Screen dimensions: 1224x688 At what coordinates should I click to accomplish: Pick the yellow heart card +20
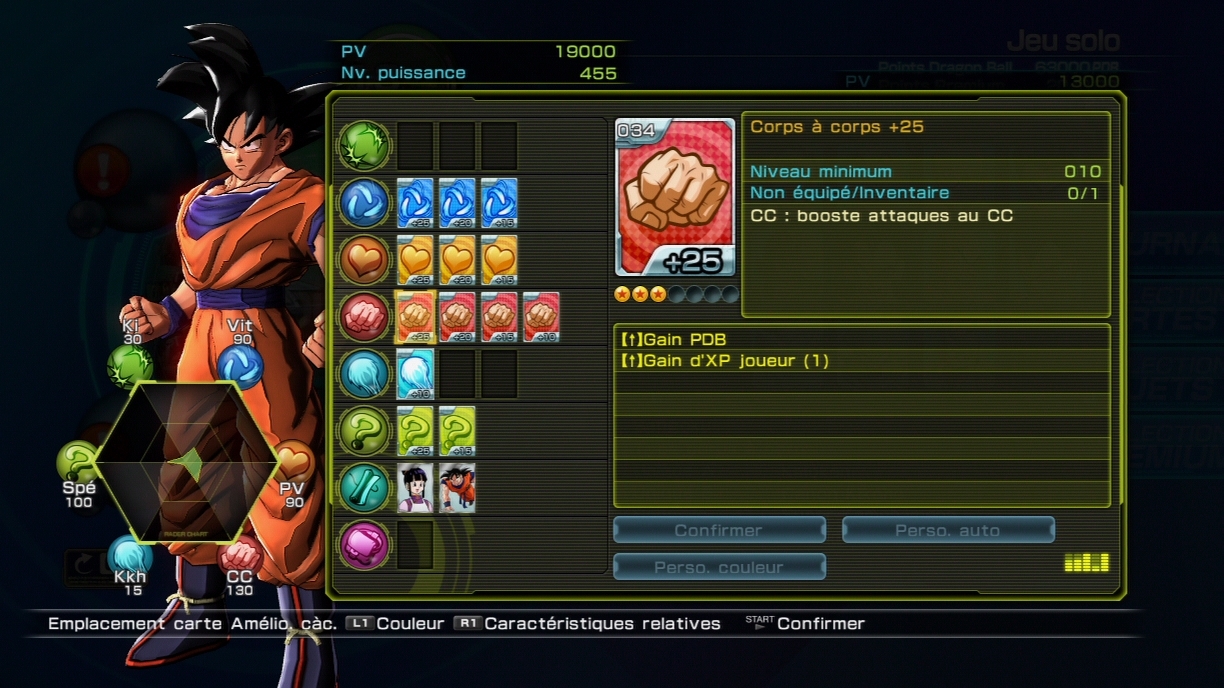457,260
